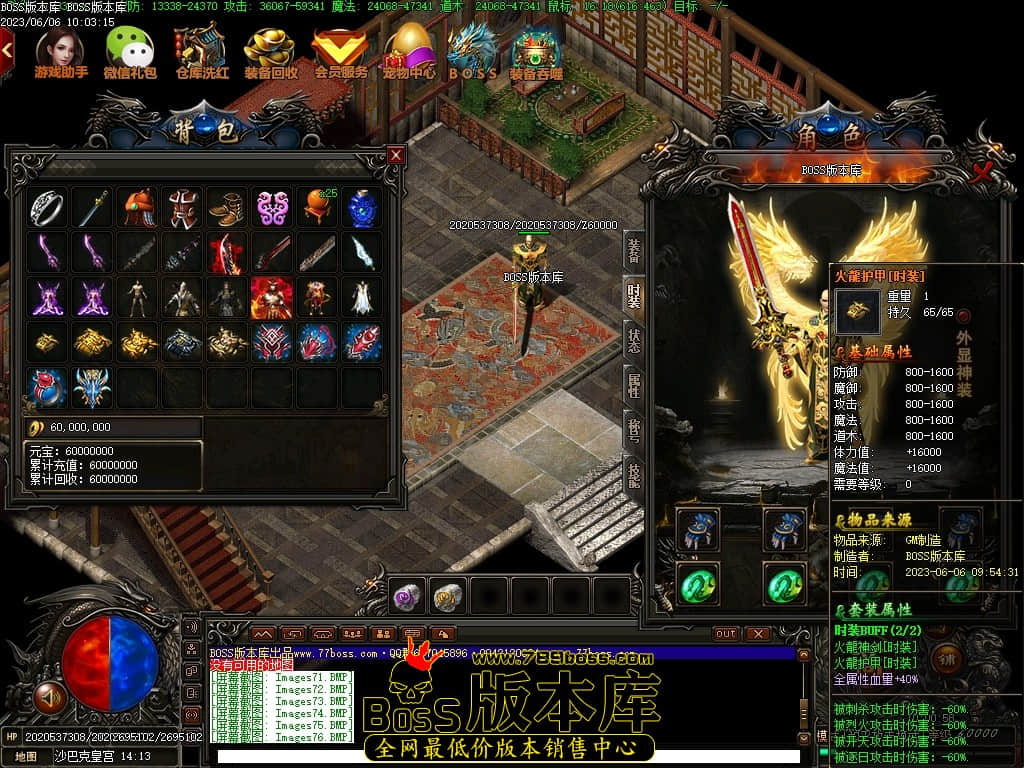This screenshot has height=768, width=1024.
Task: Open the 会员服务 member service menu
Action: click(x=340, y=52)
